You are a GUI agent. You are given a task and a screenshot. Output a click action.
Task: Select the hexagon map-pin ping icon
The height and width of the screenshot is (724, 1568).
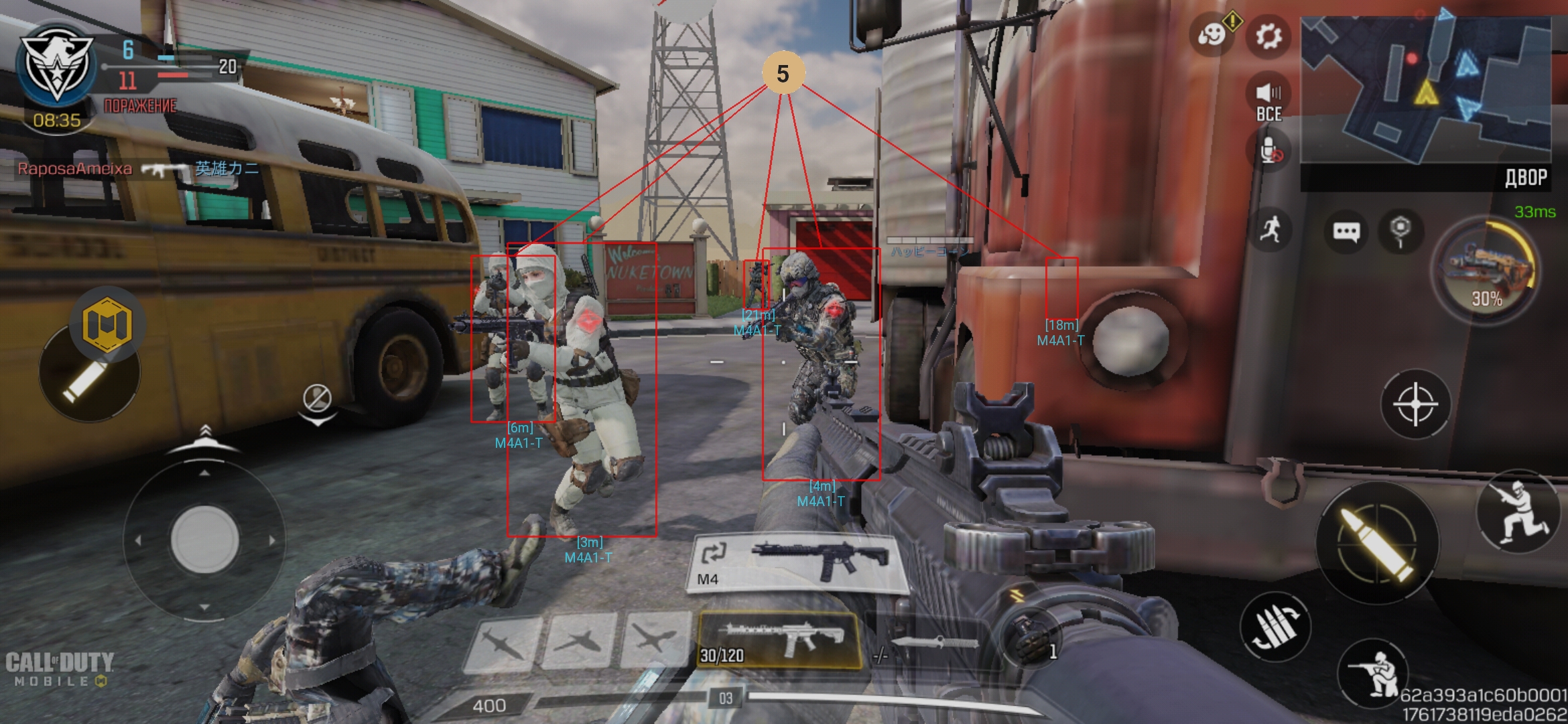(x=1400, y=231)
